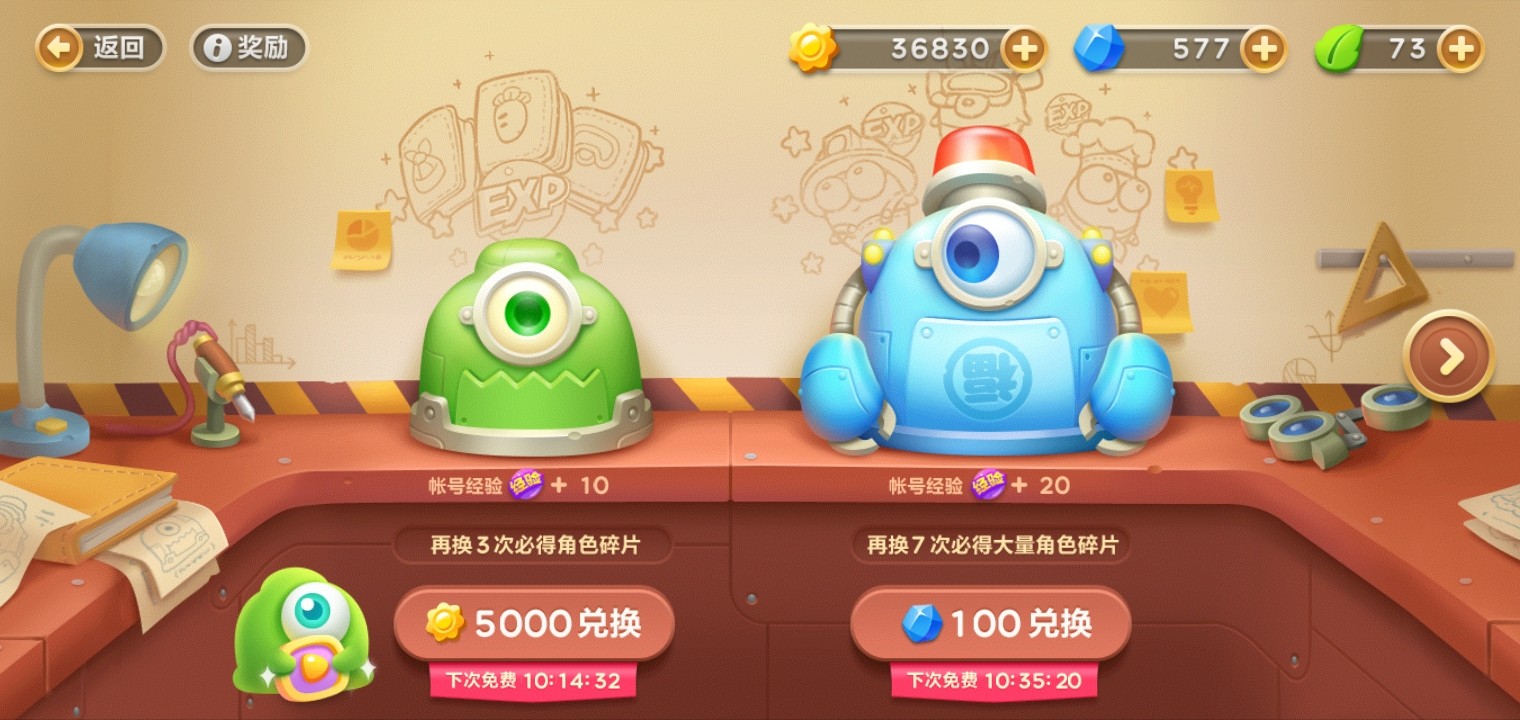The width and height of the screenshot is (1520, 720).
Task: Exchange with 5000 coins
Action: [533, 622]
